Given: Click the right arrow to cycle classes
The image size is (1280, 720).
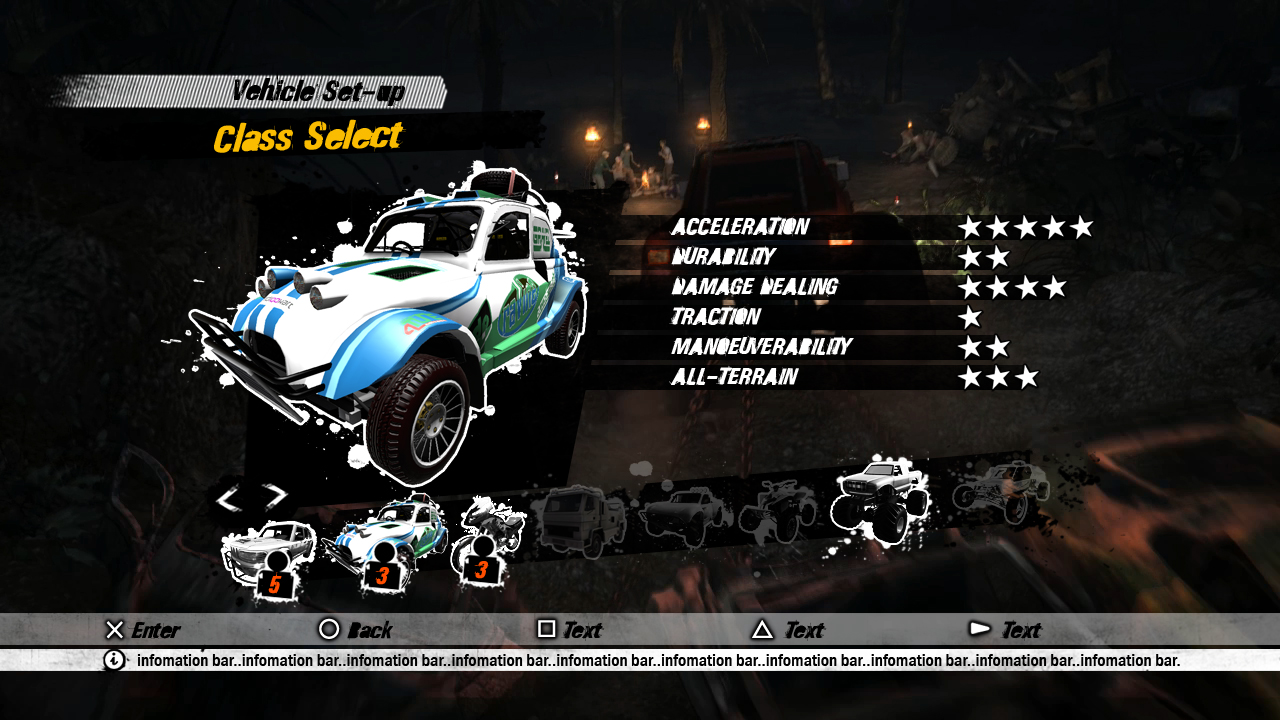Looking at the screenshot, I should 274,495.
